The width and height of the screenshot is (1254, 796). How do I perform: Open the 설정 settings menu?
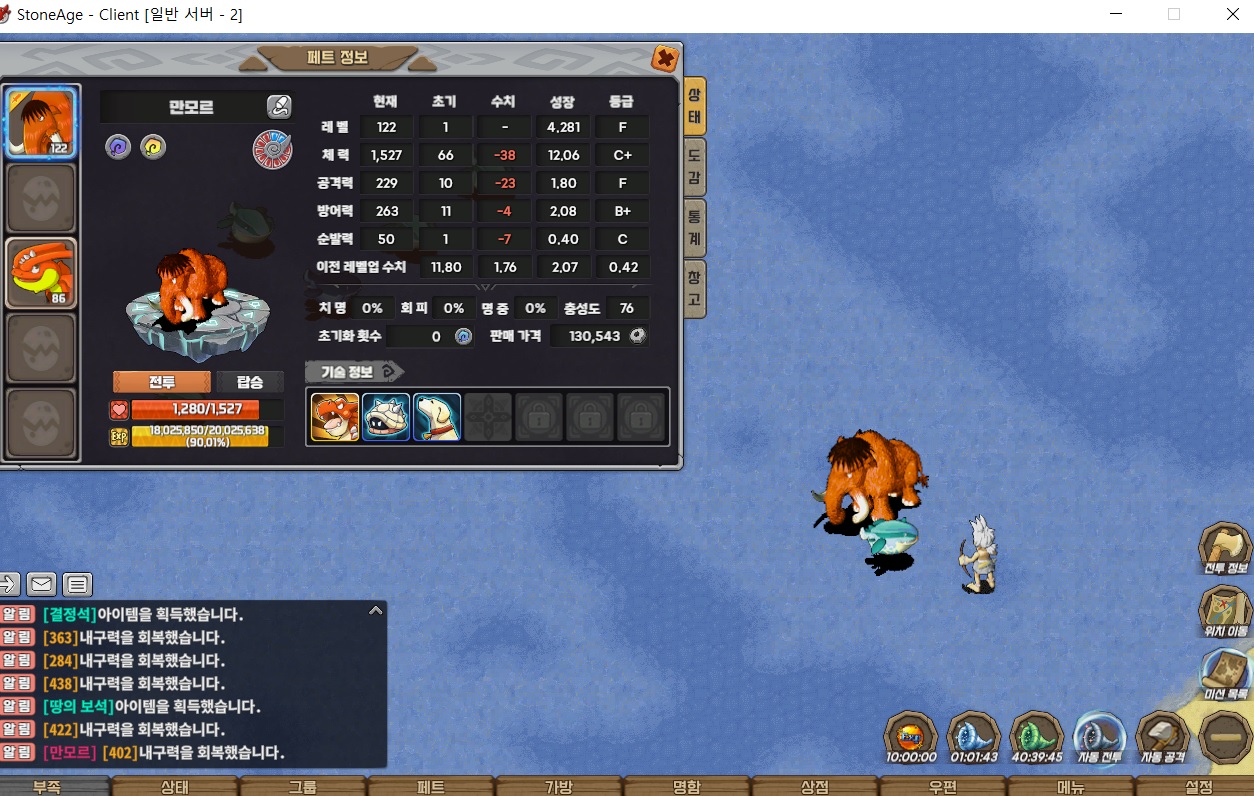[x=1198, y=787]
